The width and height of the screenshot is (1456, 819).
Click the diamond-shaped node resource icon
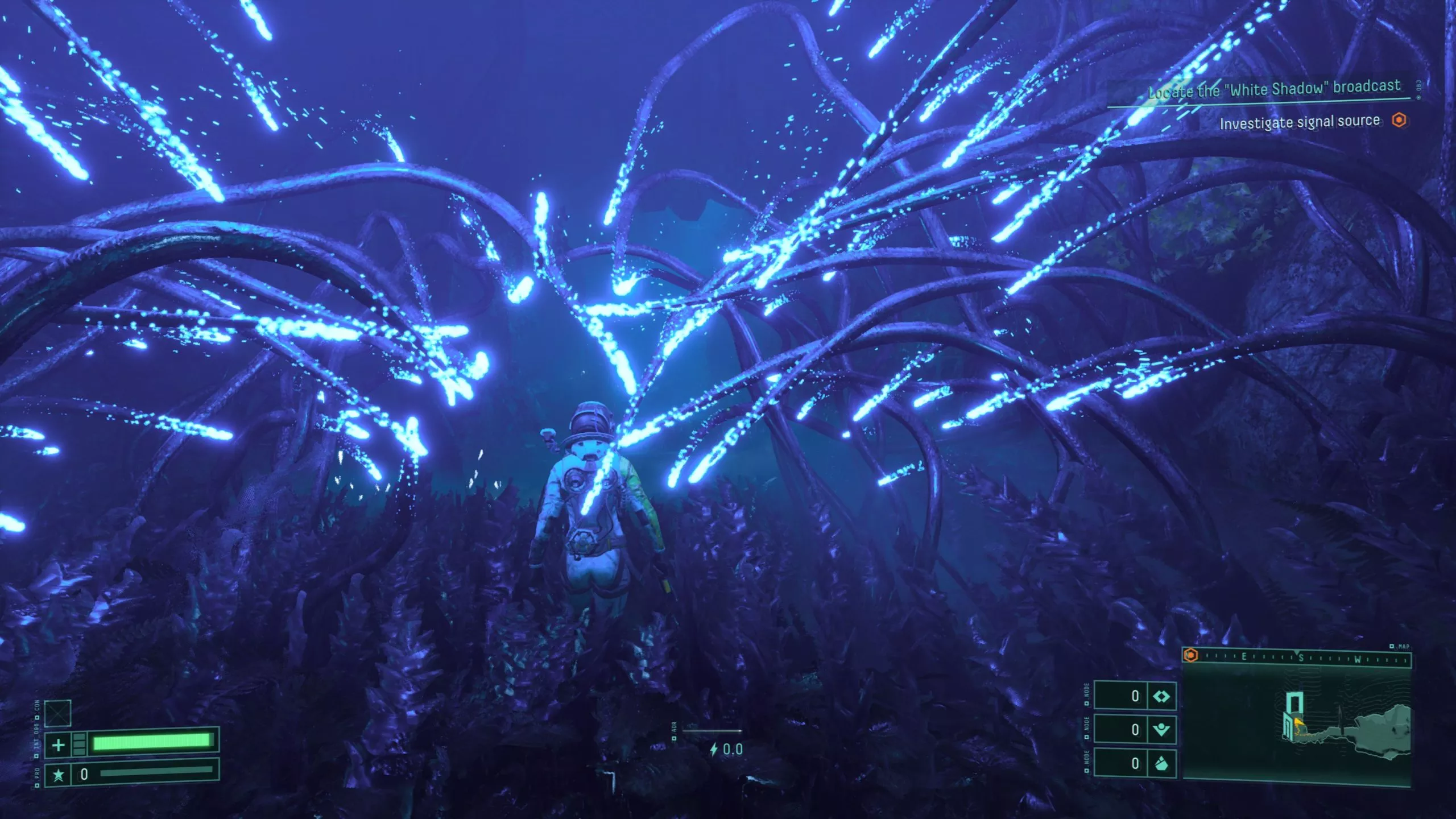point(1163,697)
